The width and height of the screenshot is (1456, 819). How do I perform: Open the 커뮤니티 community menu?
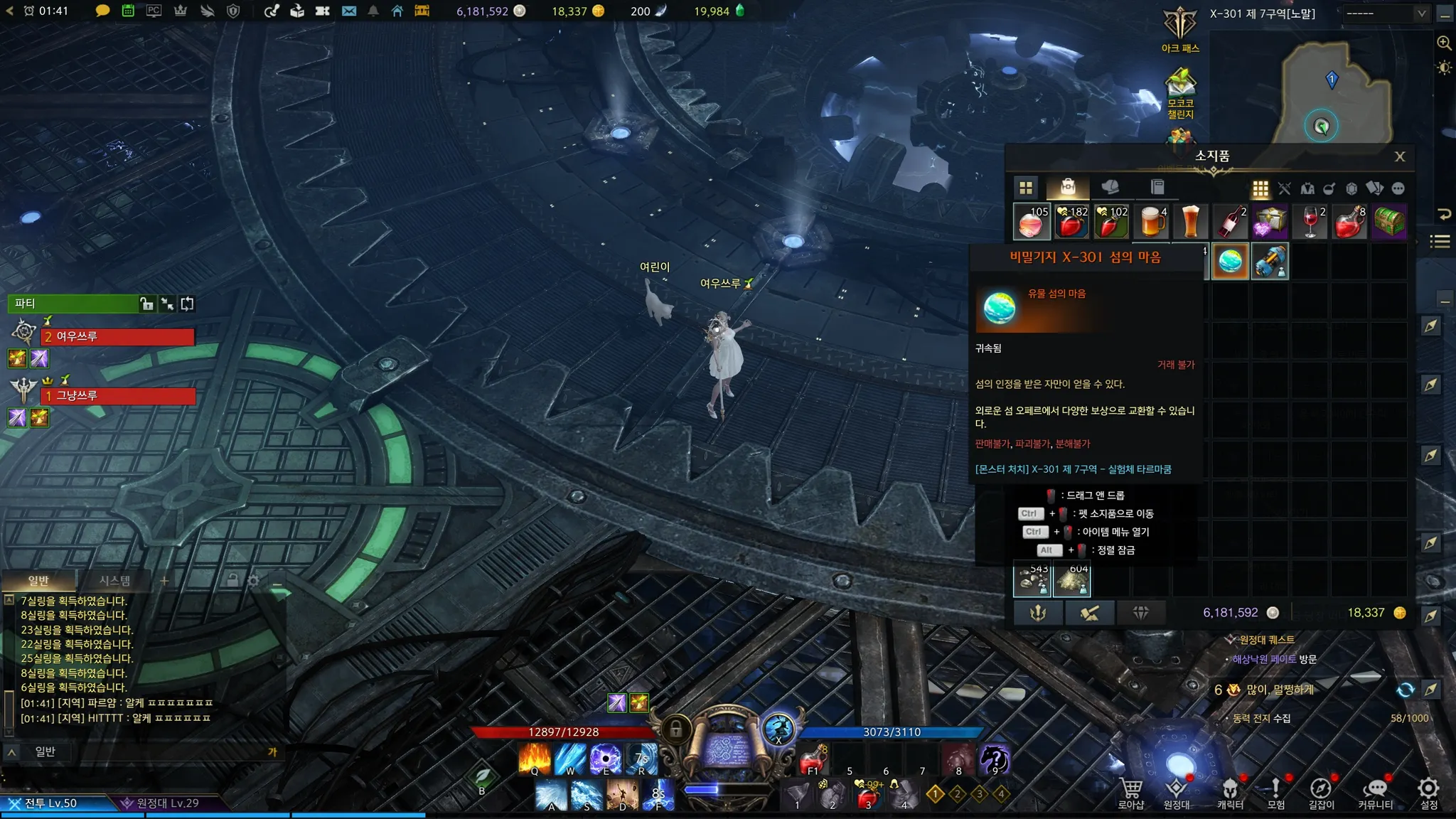pyautogui.click(x=1376, y=792)
